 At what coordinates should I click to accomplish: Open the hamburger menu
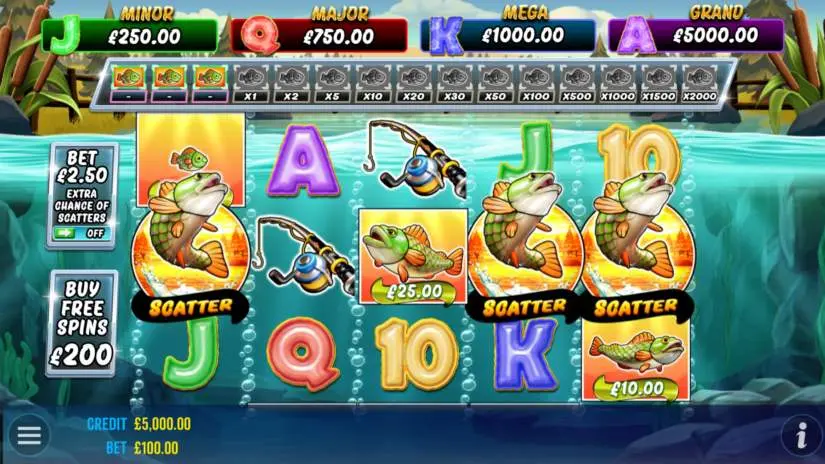(29, 435)
